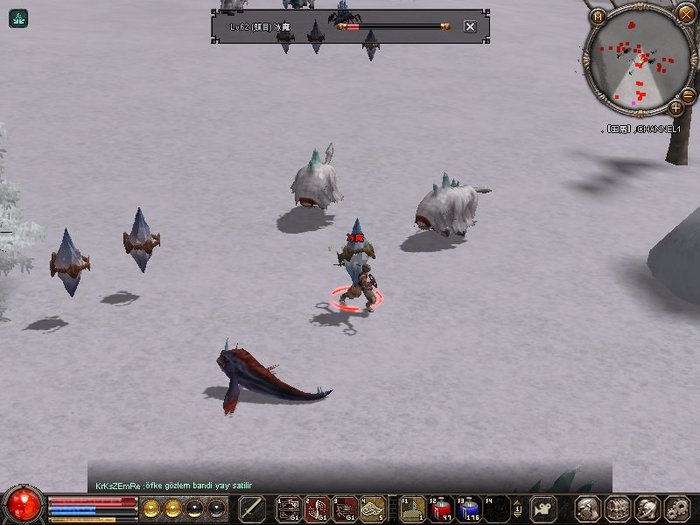Zoom in the minimap with the plus button
The width and height of the screenshot is (700, 525).
pyautogui.click(x=676, y=107)
